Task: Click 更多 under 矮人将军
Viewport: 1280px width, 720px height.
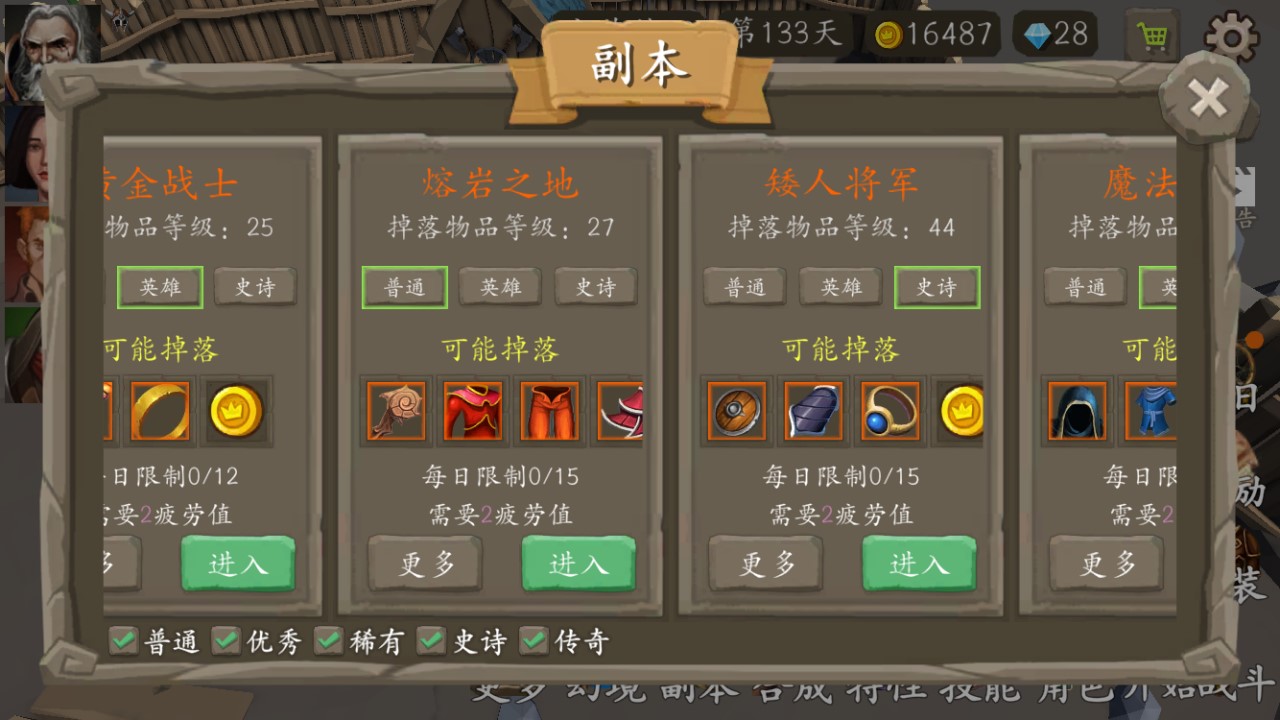Action: (766, 564)
